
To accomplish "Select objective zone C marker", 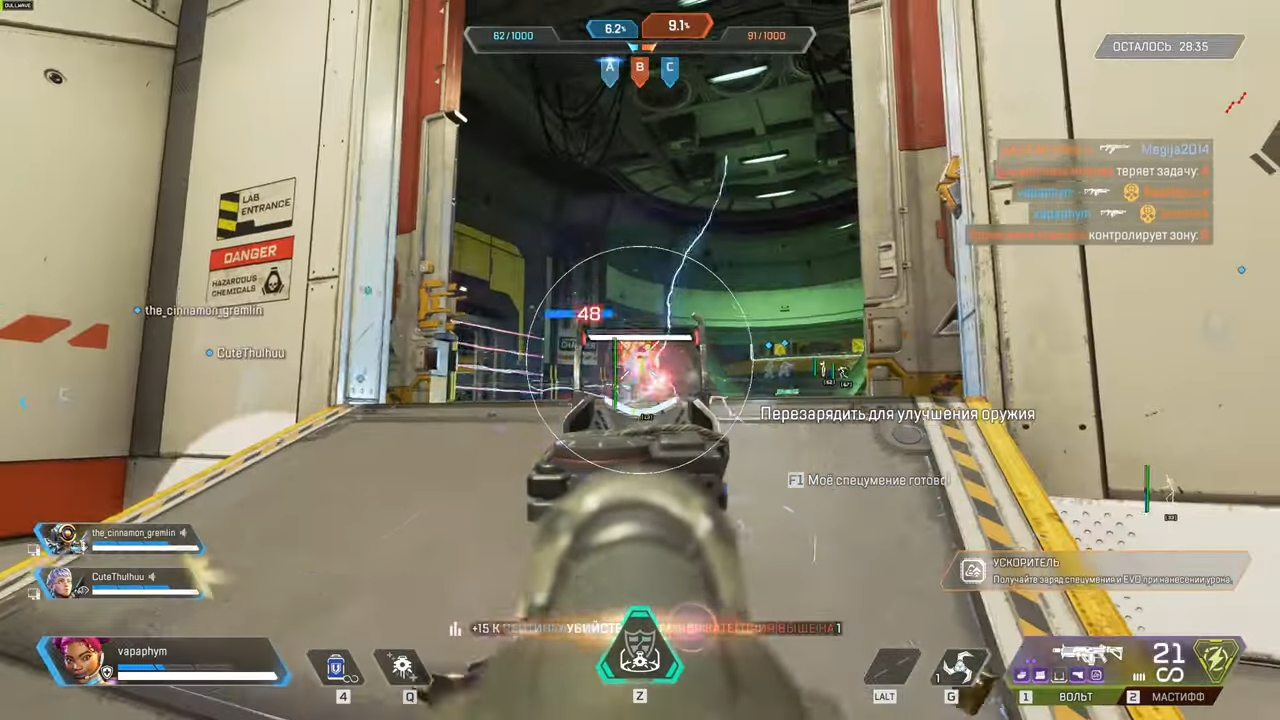I will [670, 70].
